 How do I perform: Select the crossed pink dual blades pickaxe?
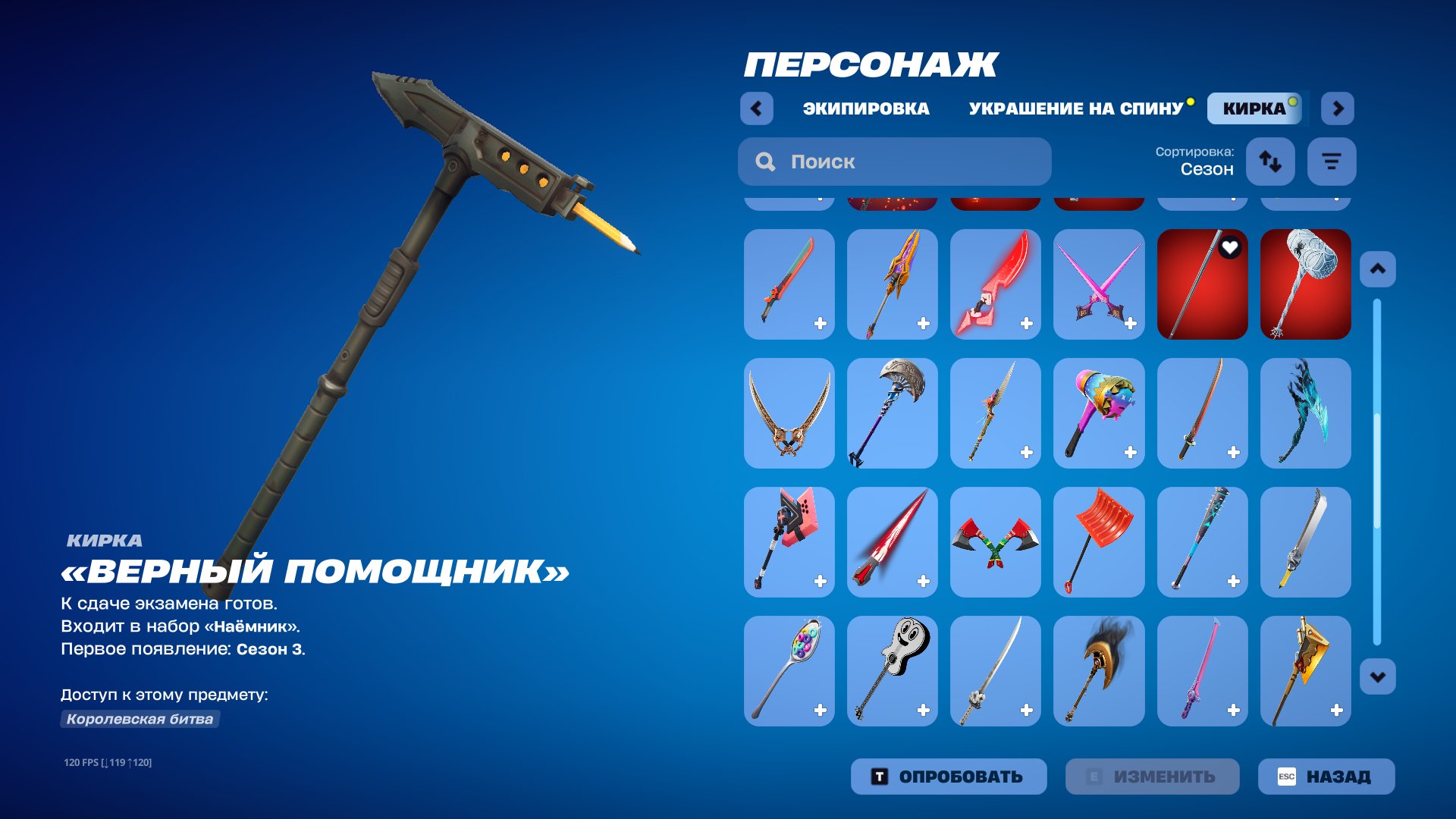pos(1099,284)
